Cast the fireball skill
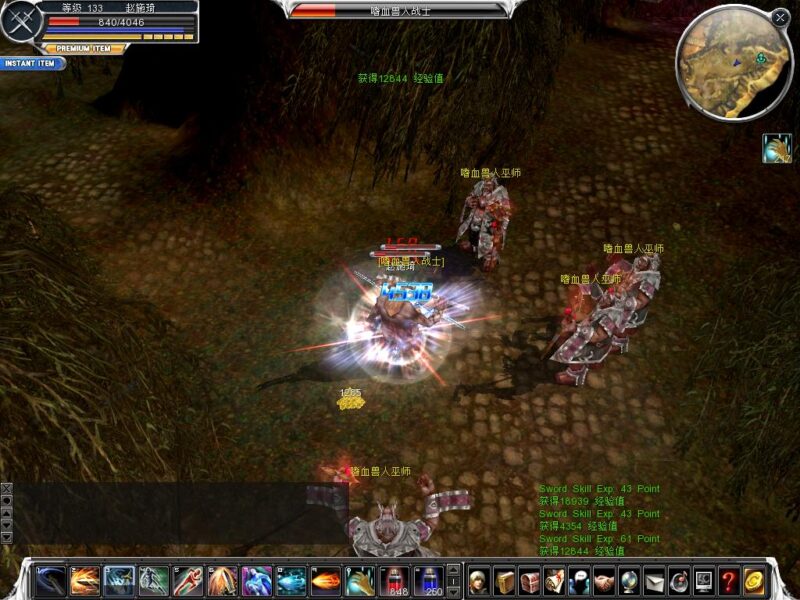The width and height of the screenshot is (800, 600). coord(325,580)
